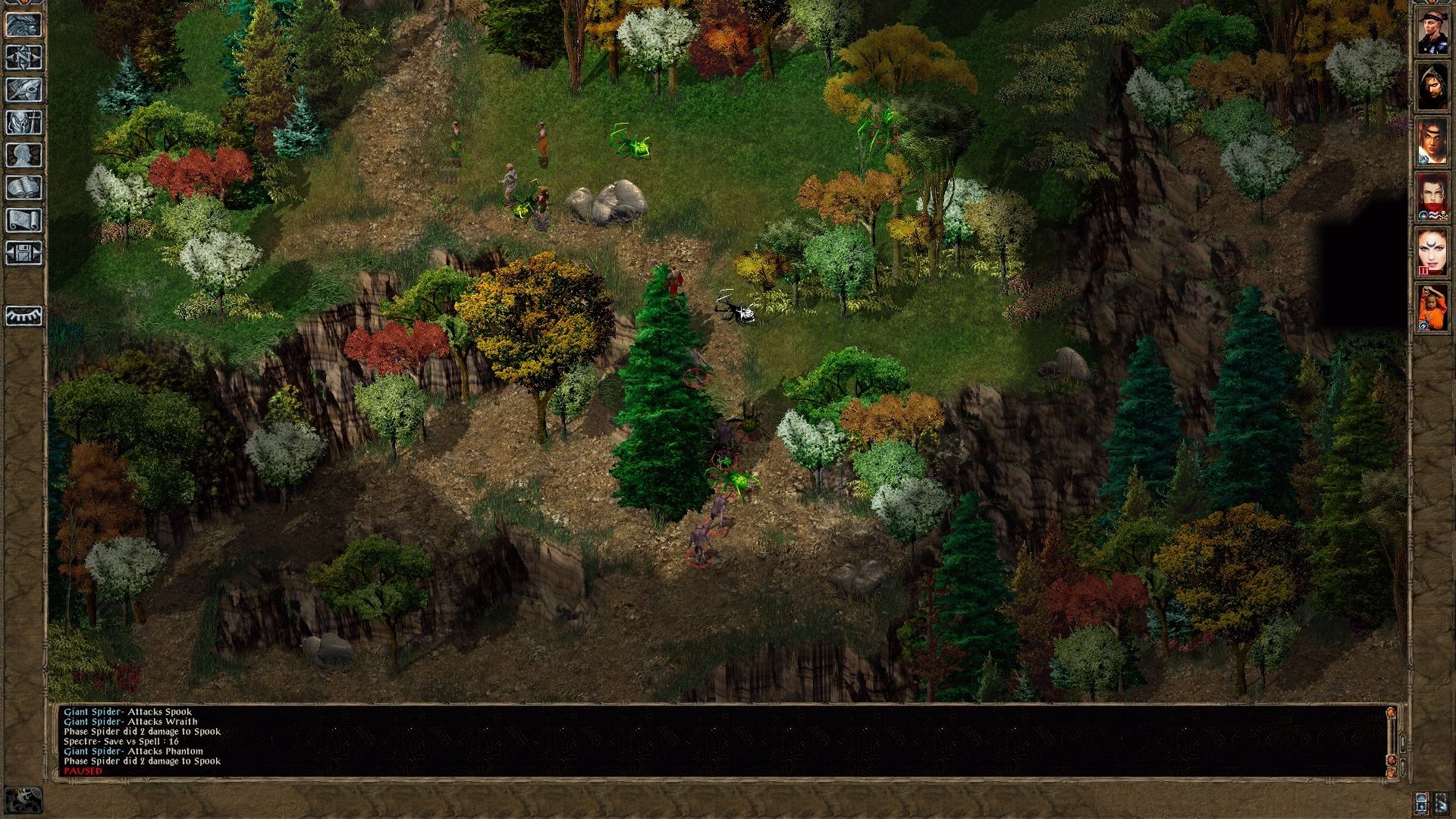Toggle the party AI lantern button
1456x819 pixels.
tap(1422, 802)
